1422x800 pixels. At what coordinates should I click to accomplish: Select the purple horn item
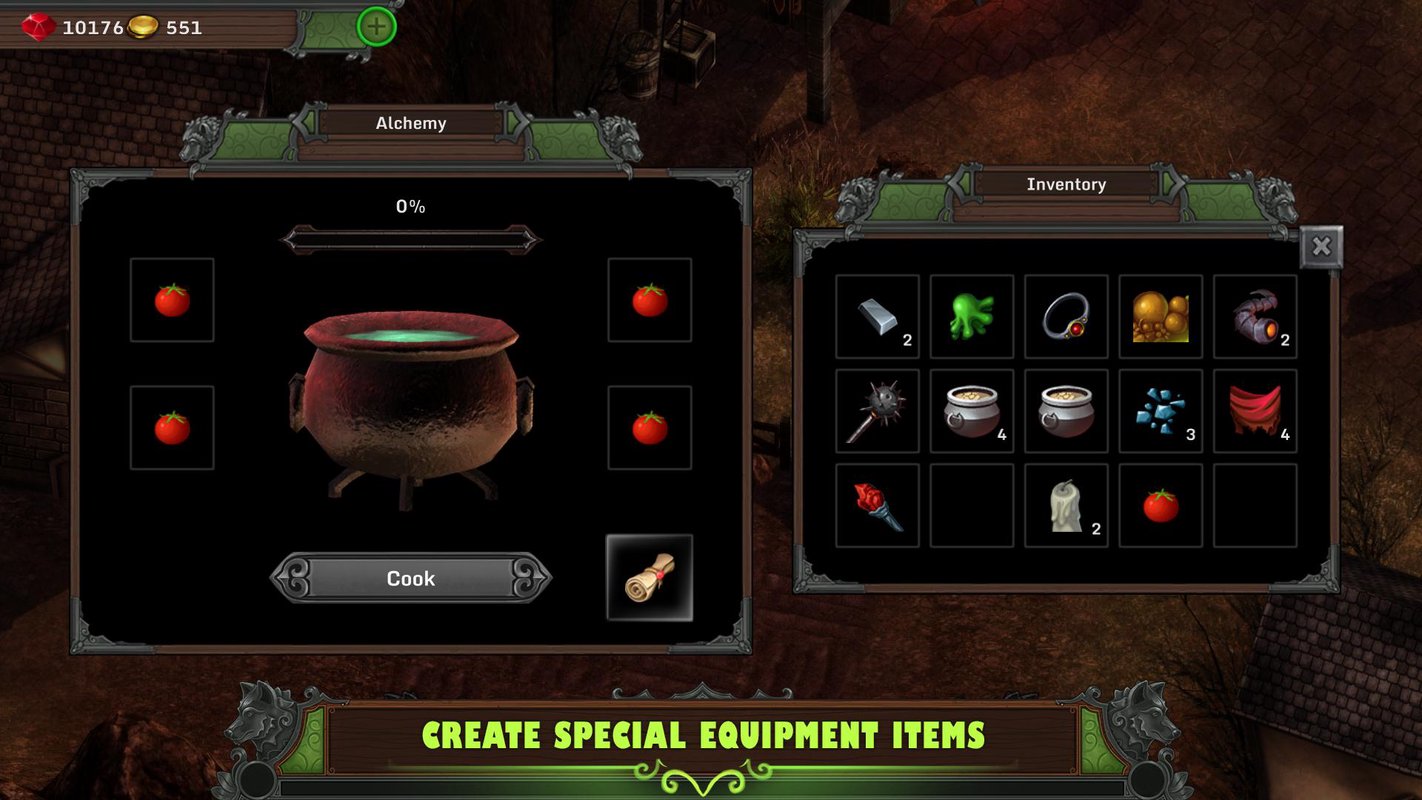[1254, 316]
